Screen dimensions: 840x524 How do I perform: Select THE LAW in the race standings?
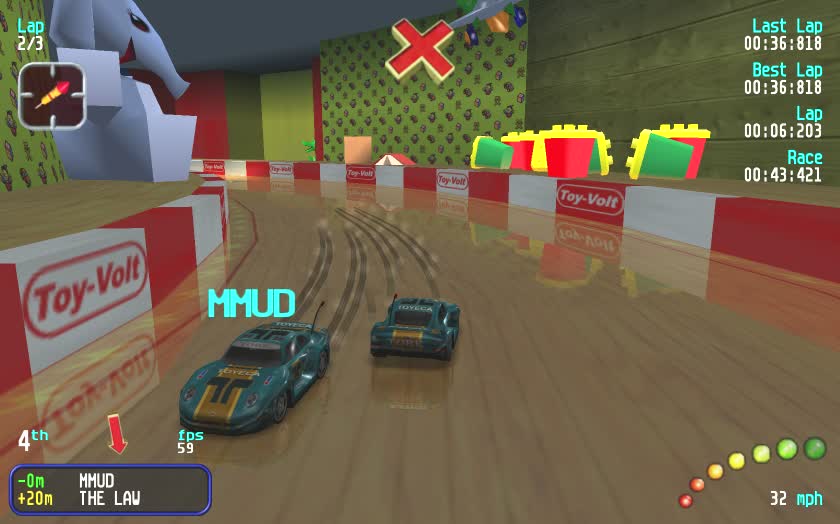109,498
